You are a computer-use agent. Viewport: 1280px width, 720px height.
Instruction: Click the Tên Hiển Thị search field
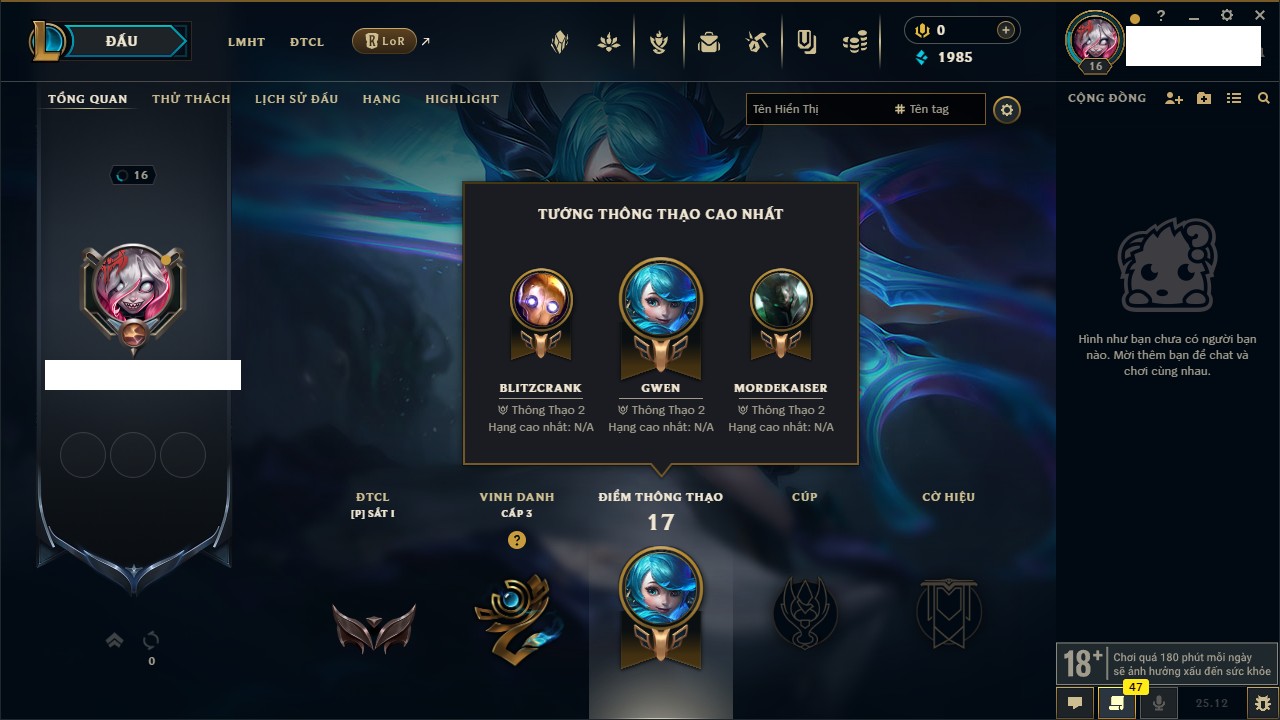(x=815, y=109)
